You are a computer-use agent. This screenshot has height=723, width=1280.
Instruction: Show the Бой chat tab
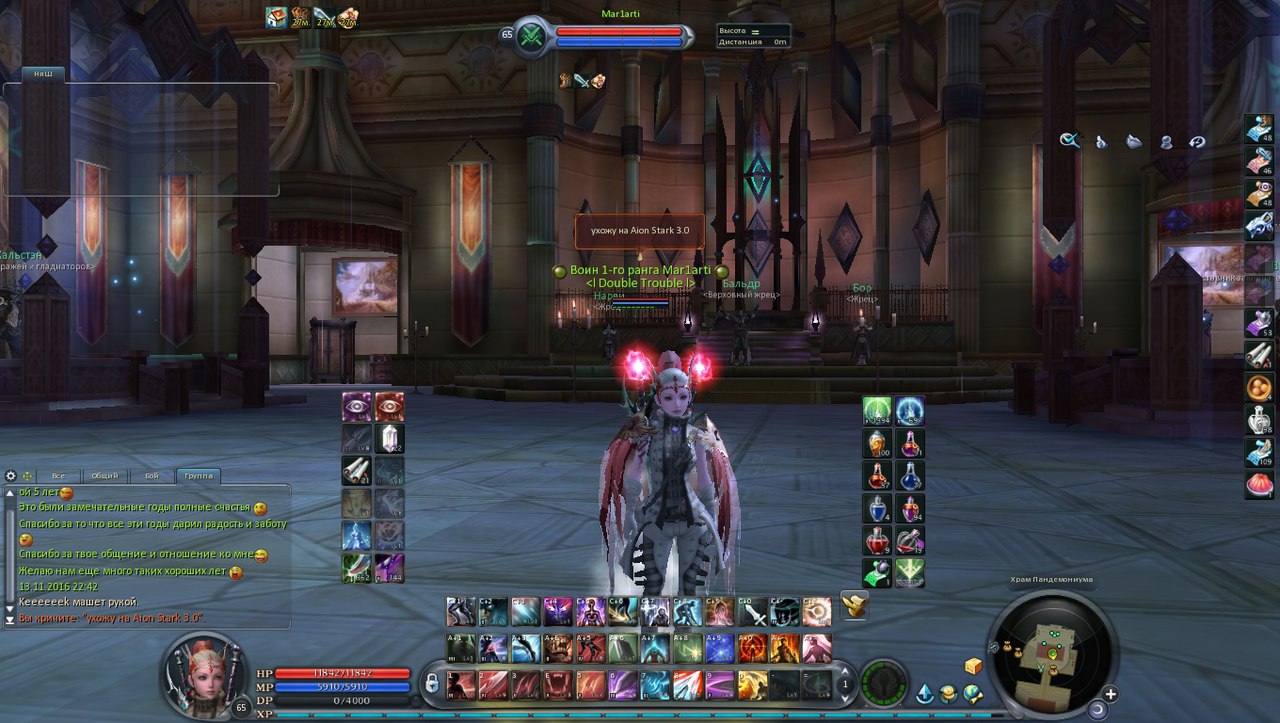point(151,476)
